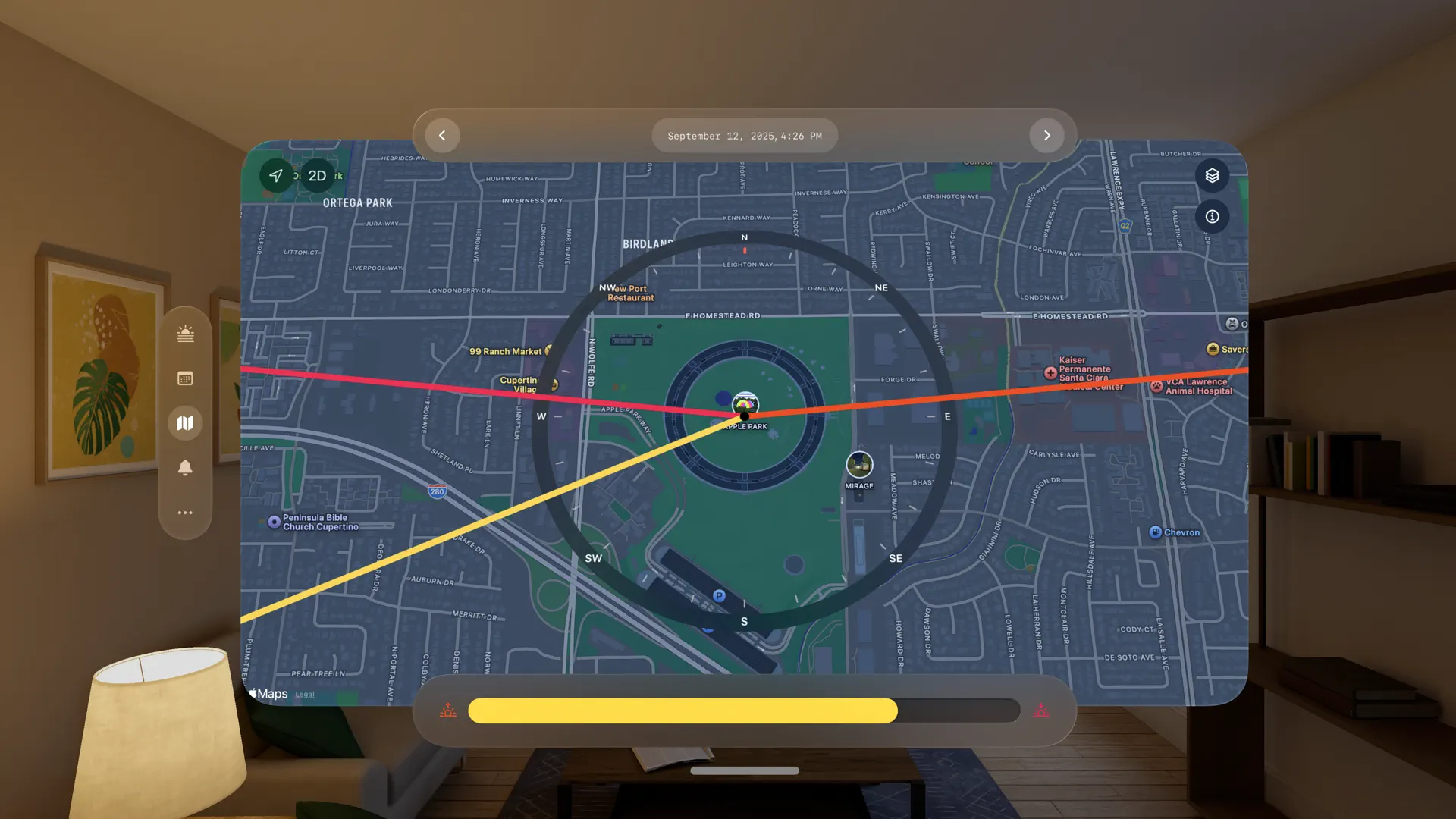Select the map icon in the sidebar
Image resolution: width=1456 pixels, height=819 pixels.
[x=185, y=422]
